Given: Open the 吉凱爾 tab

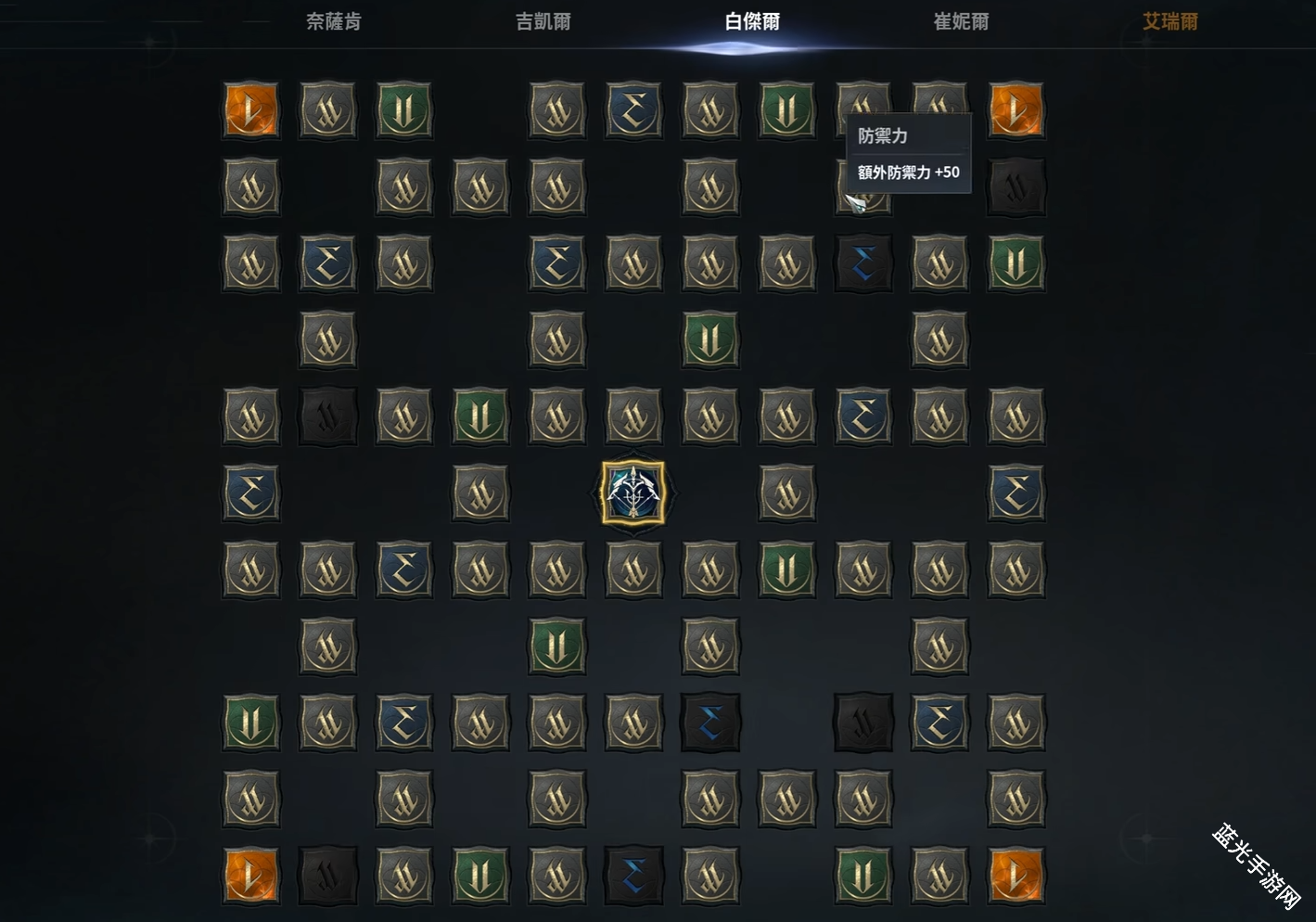Looking at the screenshot, I should tap(543, 21).
